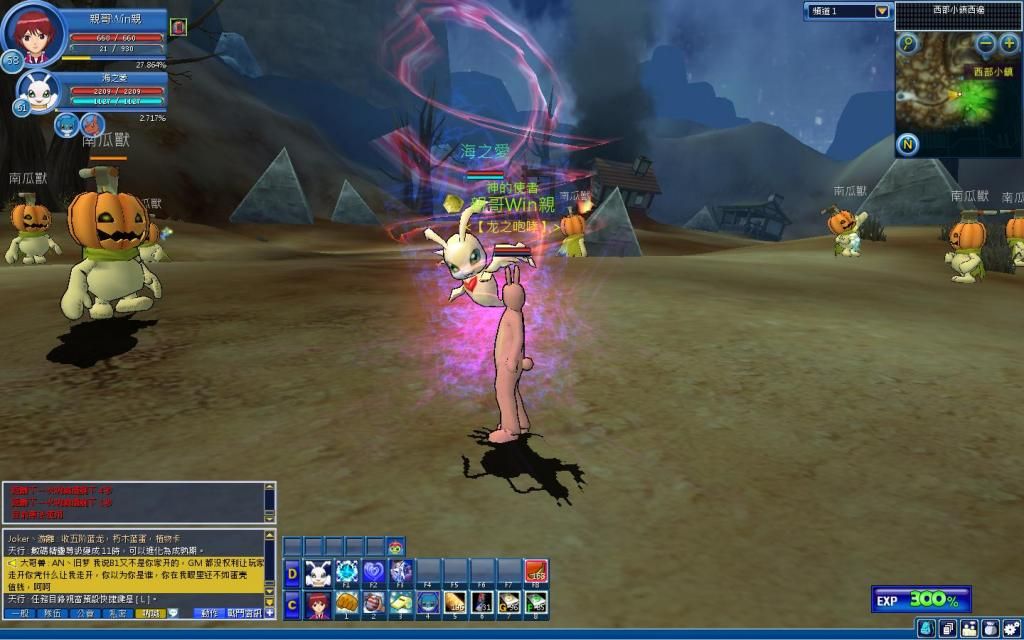The height and width of the screenshot is (640, 1024).
Task: Use the fist attack skill in slot 1
Action: [x=346, y=603]
